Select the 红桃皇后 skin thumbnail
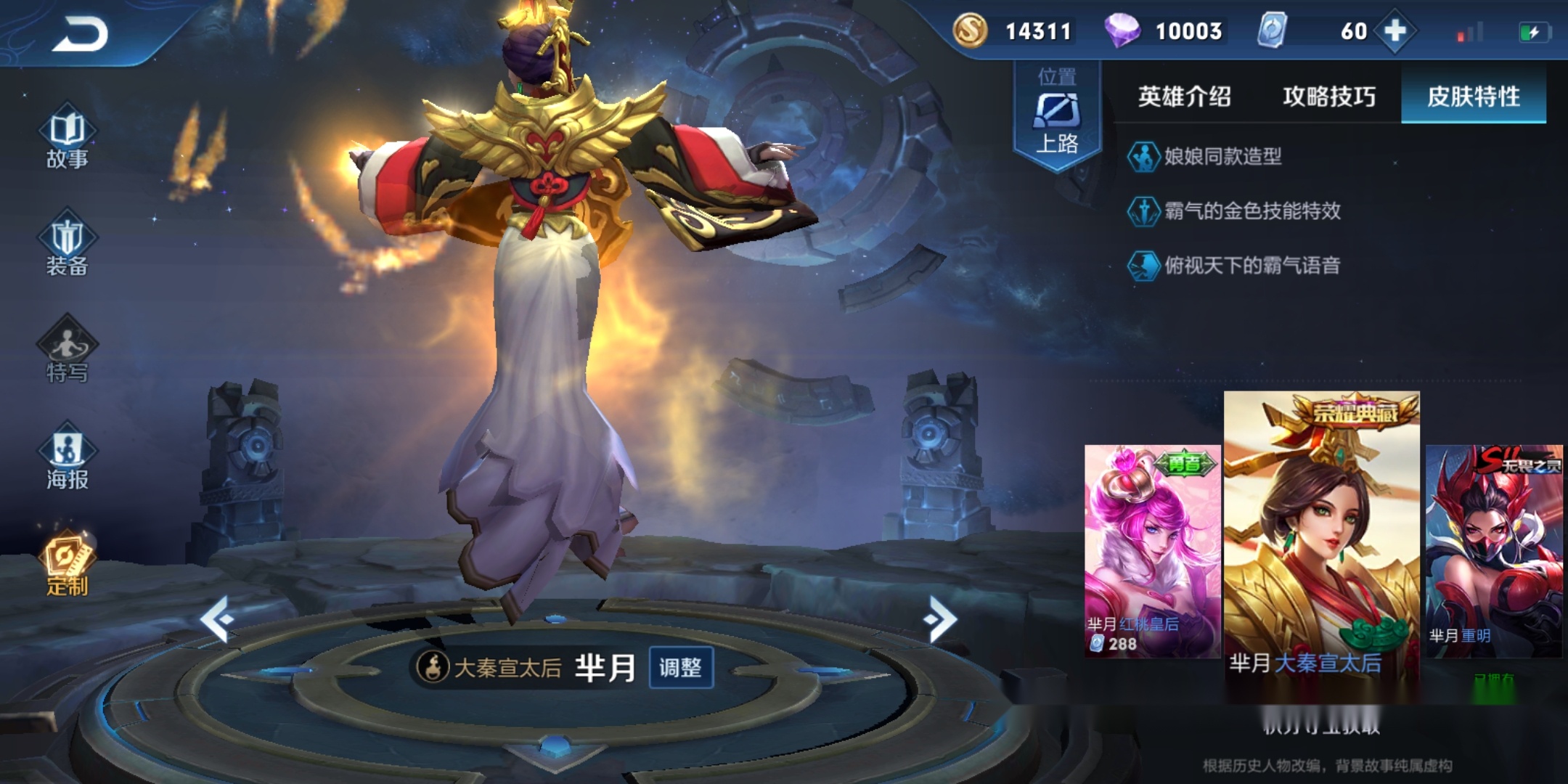This screenshot has height=784, width=1568. coord(1152,552)
